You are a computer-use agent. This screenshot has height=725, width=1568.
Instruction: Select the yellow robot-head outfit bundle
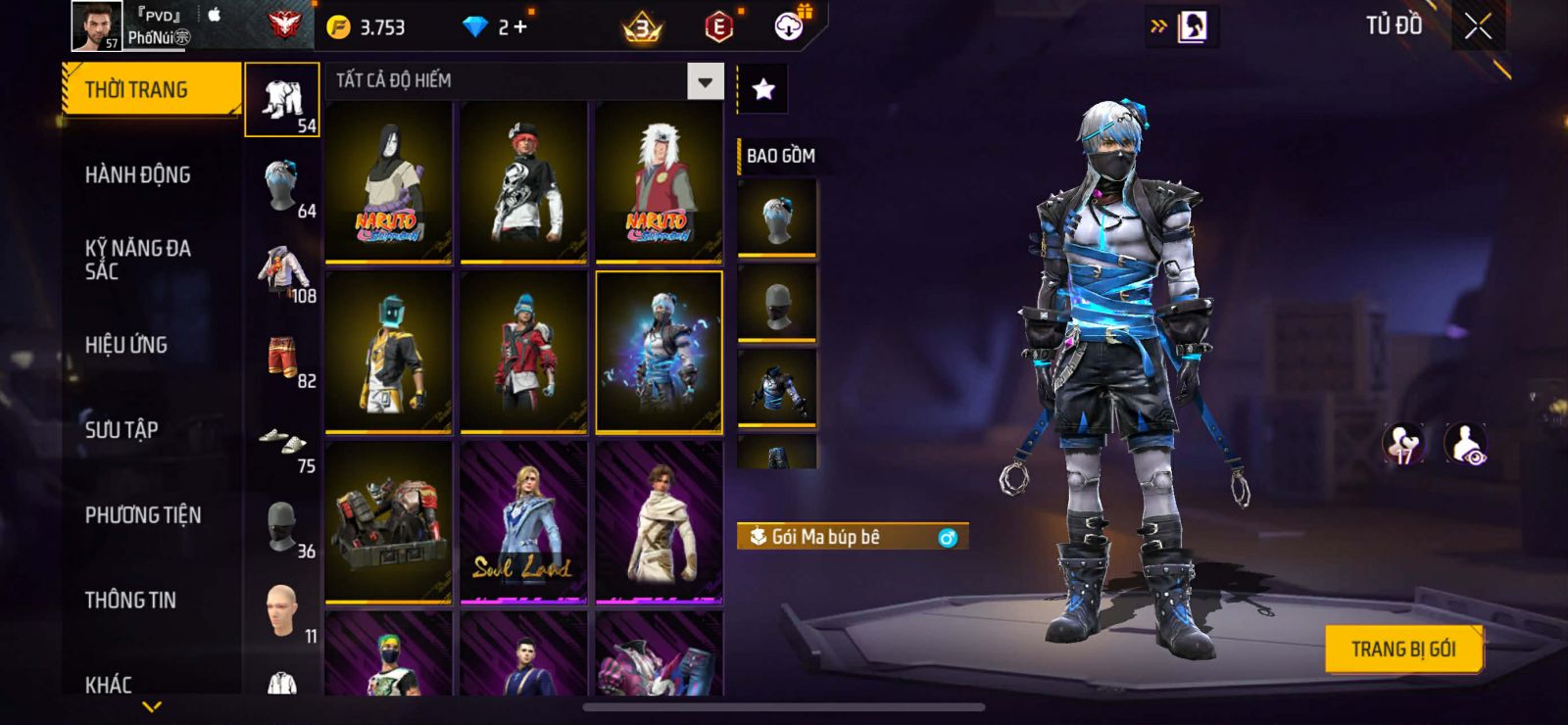click(388, 352)
